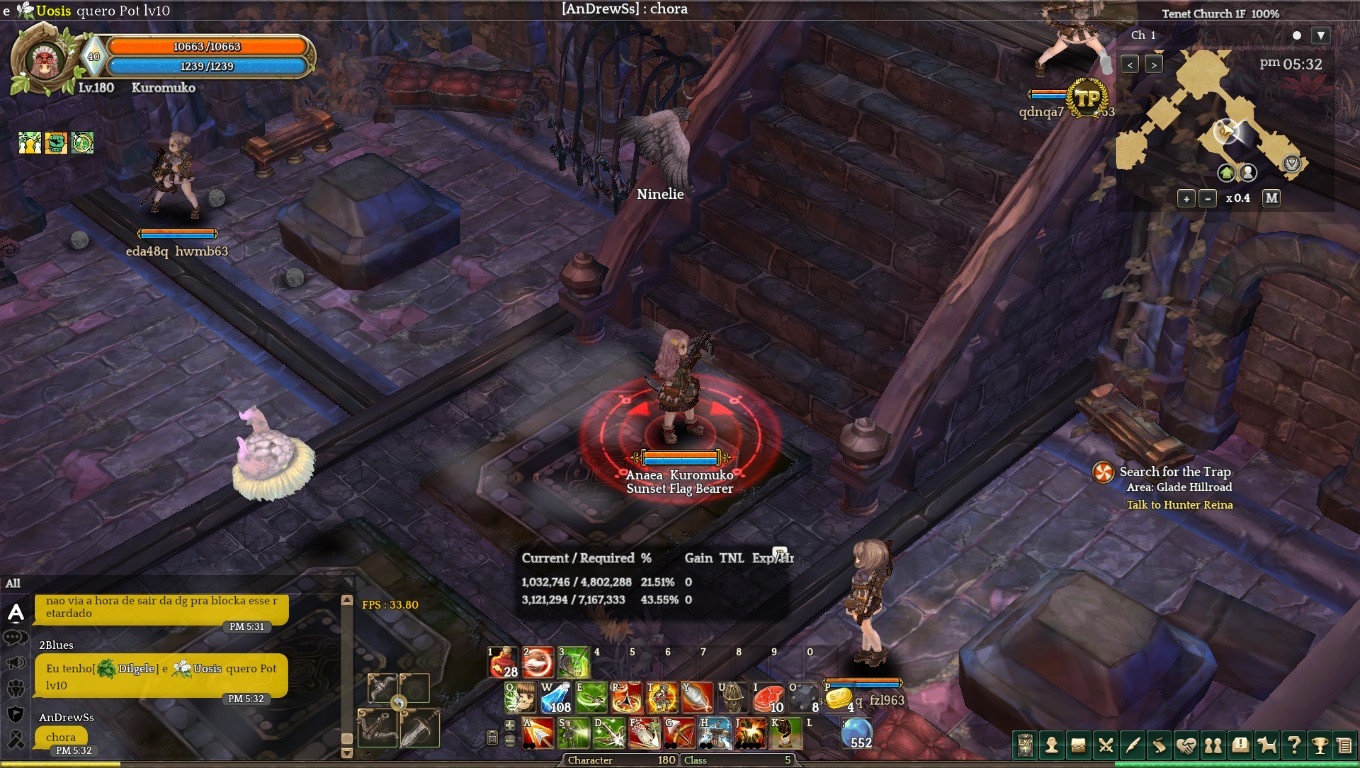Viewport: 1360px width, 768px height.
Task: Open the full map with M button
Action: [x=1271, y=198]
